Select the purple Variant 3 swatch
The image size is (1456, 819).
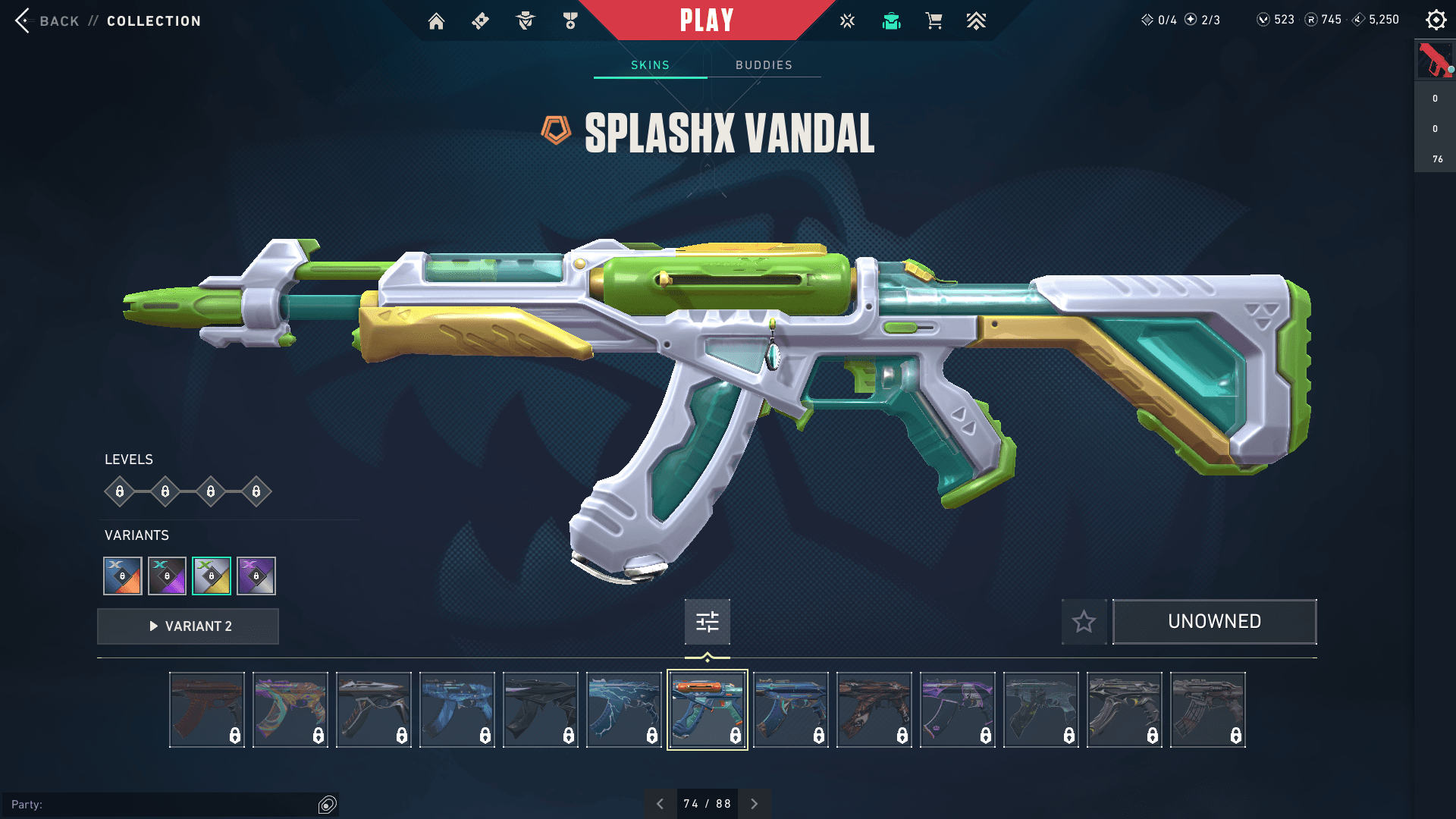click(x=256, y=576)
